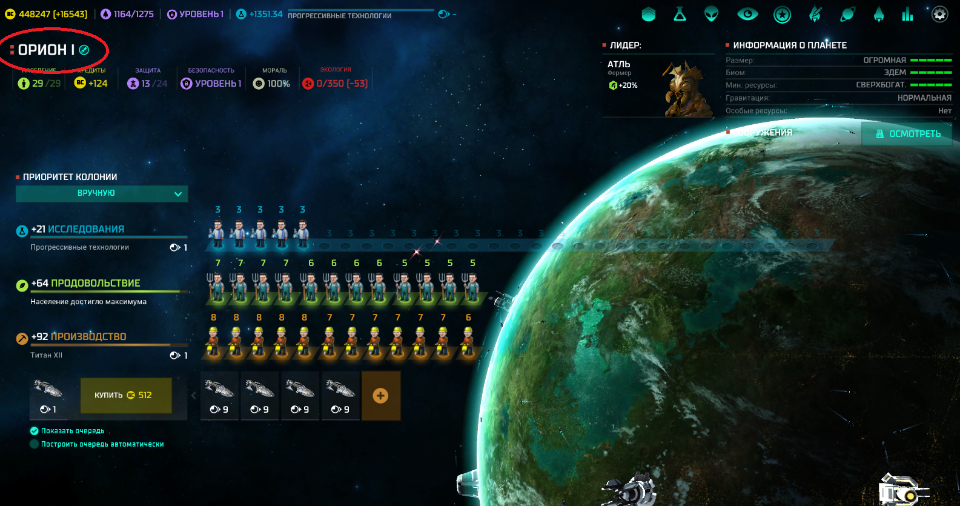Image resolution: width=960 pixels, height=506 pixels.
Task: Open the statistics bar chart icon
Action: (x=908, y=15)
